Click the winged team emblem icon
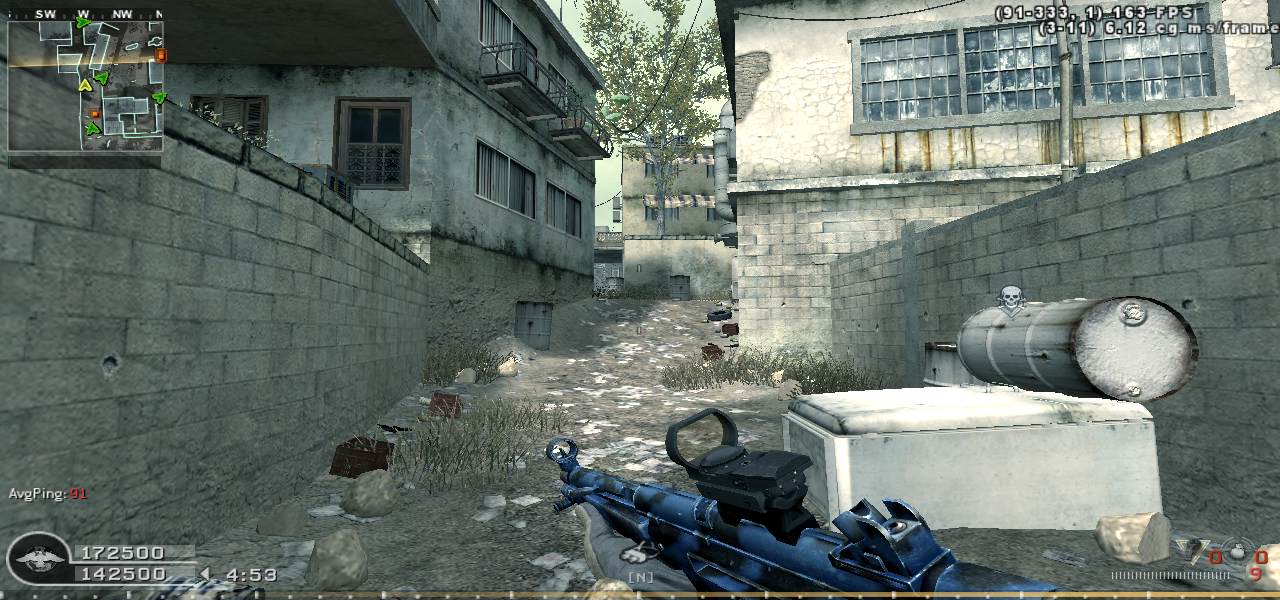1280x600 pixels. coord(38,559)
